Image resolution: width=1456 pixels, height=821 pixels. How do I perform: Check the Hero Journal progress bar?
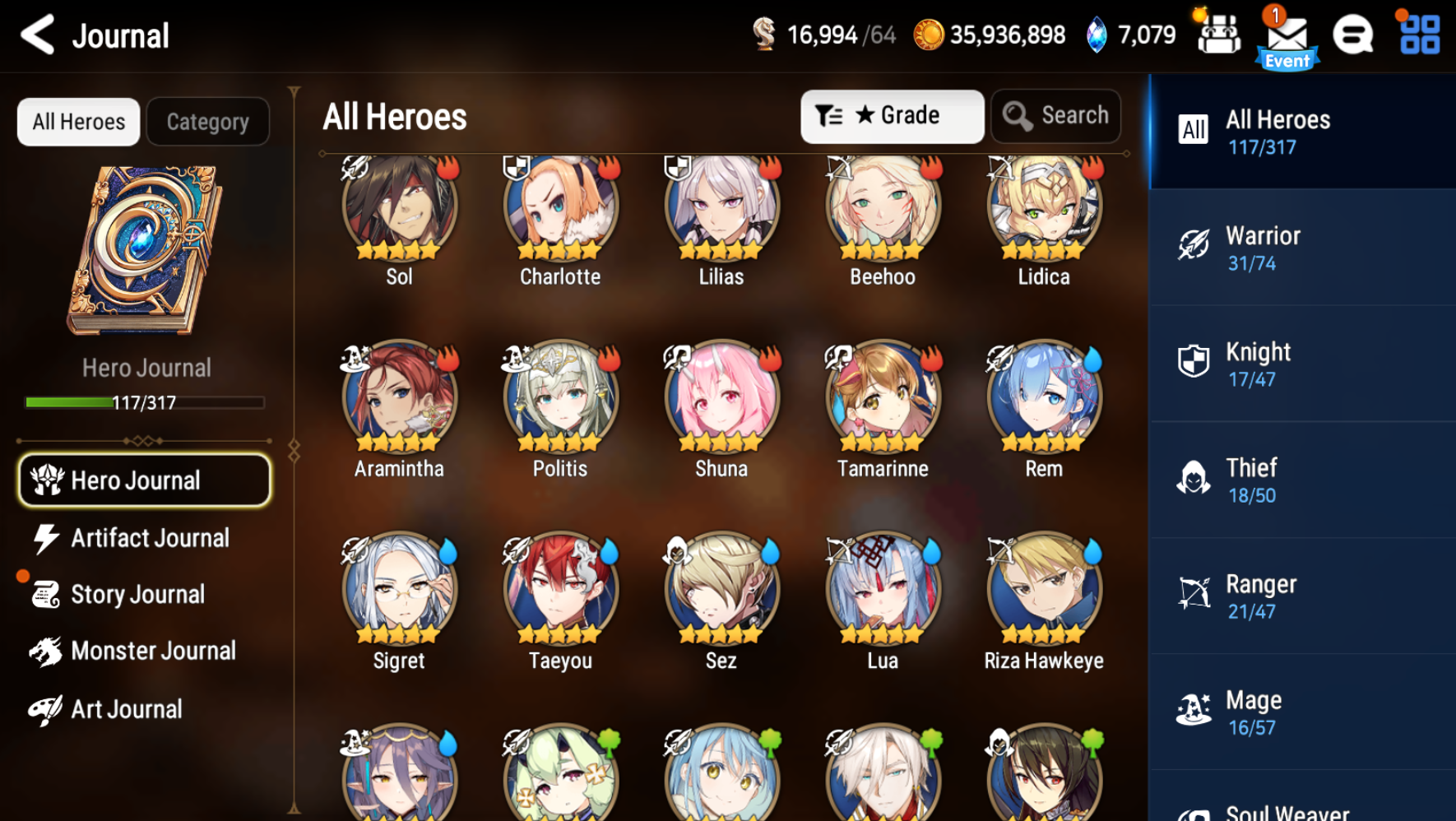144,402
